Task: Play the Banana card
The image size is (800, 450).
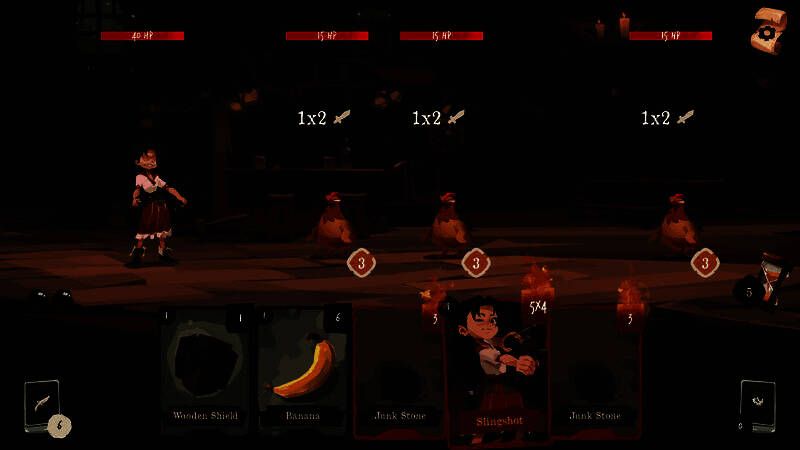Action: 303,370
